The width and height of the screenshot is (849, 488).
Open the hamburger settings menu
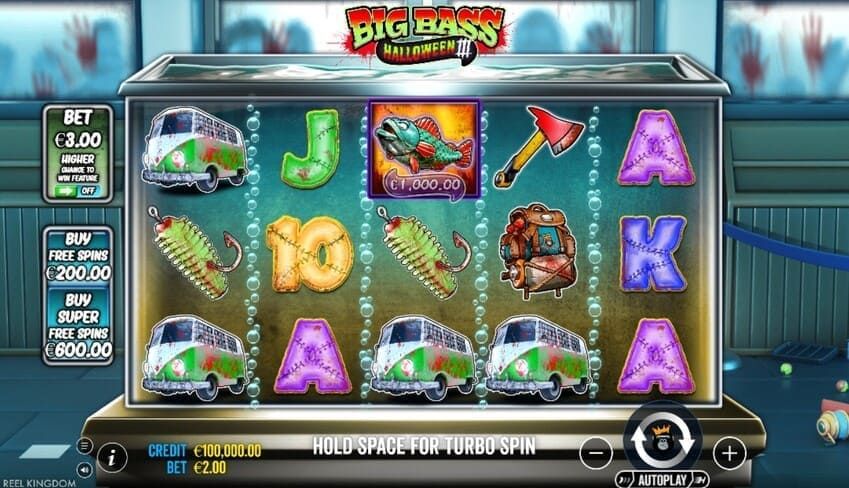pos(84,445)
